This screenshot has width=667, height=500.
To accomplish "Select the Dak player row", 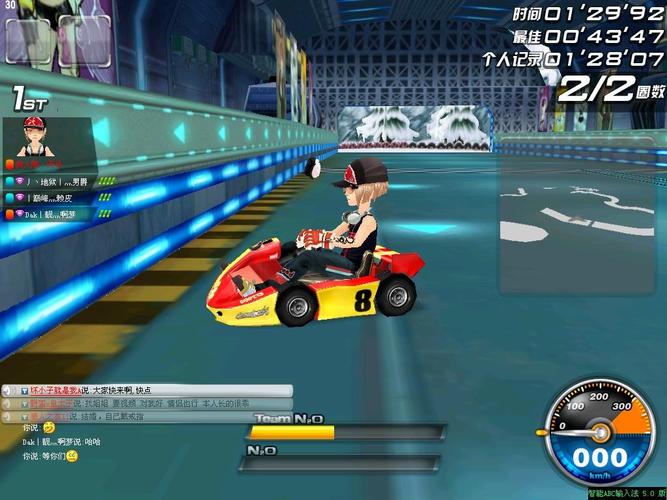I will (55, 213).
